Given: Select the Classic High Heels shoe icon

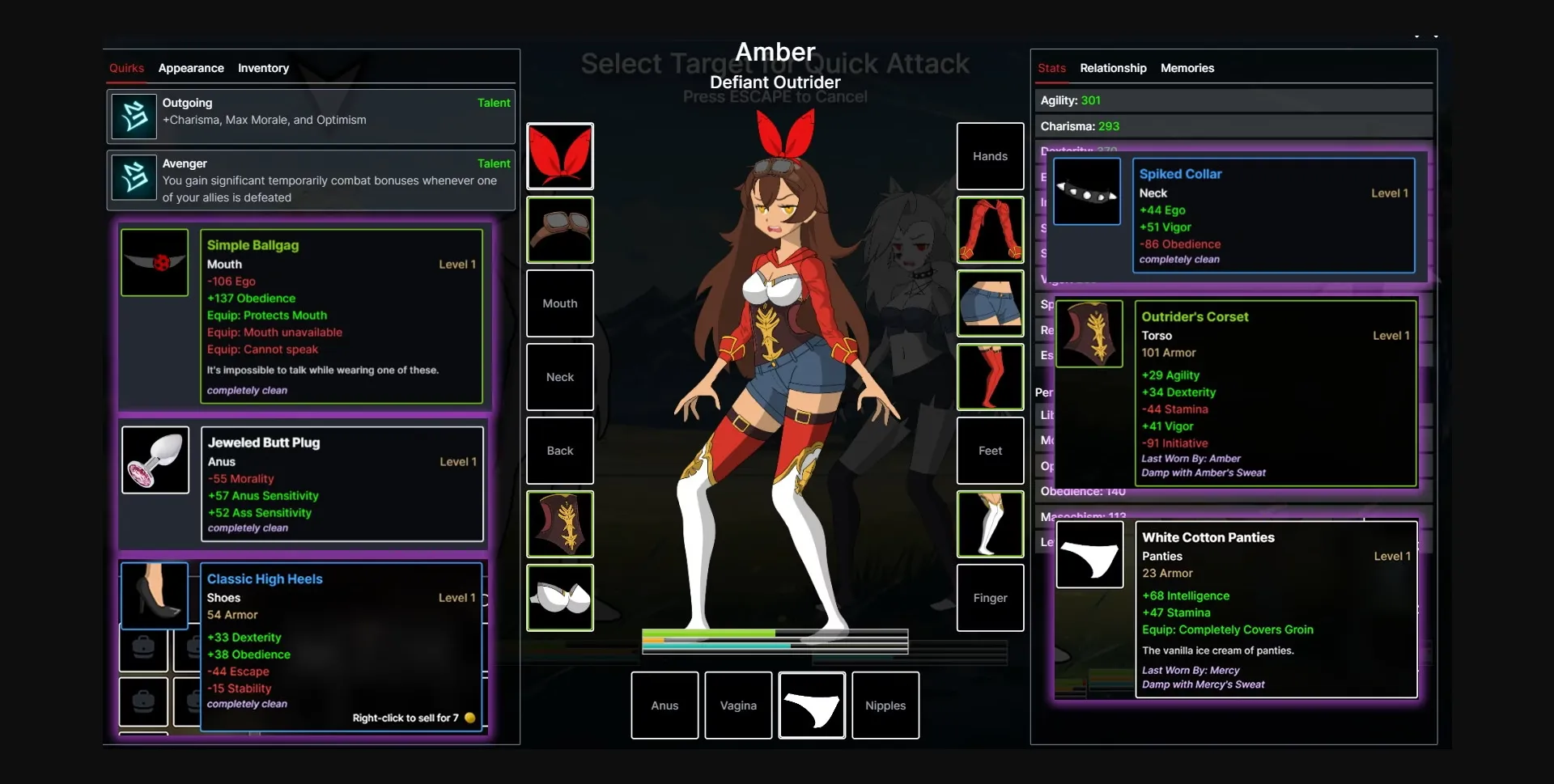Looking at the screenshot, I should coord(154,595).
